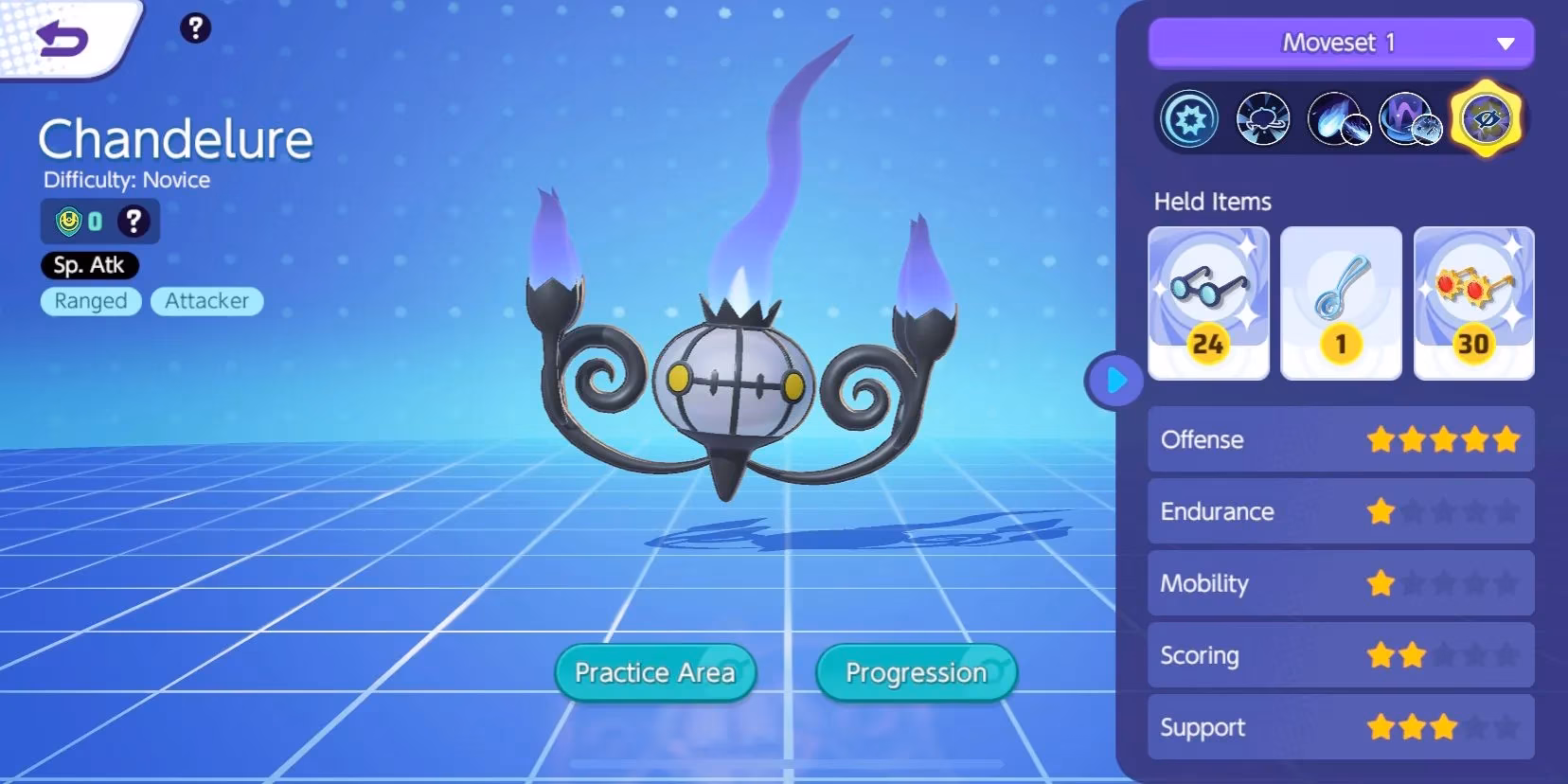Click the highlighted Unite move icon
This screenshot has width=1568, height=784.
(x=1488, y=121)
